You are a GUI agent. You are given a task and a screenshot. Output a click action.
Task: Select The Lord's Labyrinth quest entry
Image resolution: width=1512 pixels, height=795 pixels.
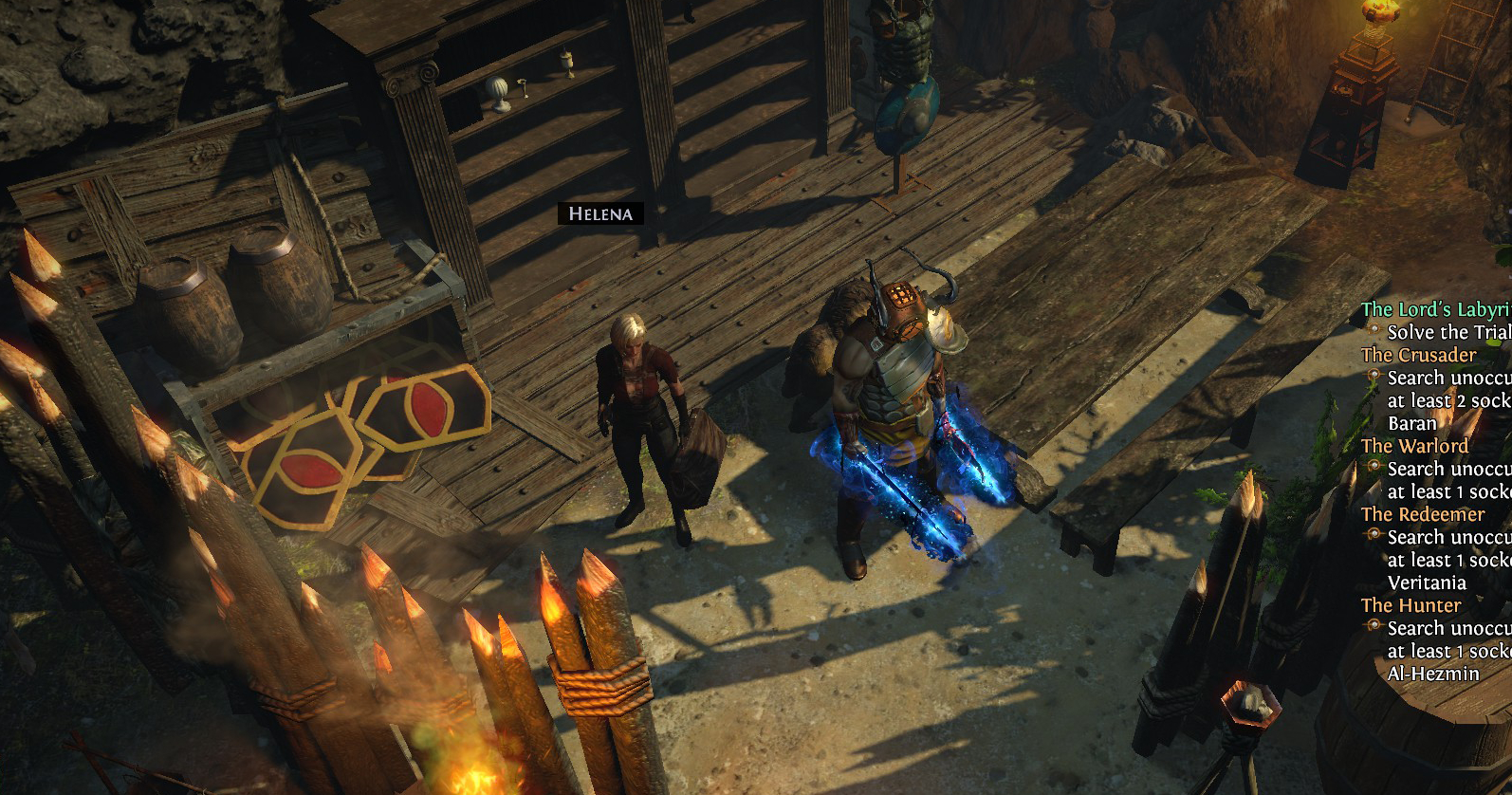click(x=1435, y=309)
